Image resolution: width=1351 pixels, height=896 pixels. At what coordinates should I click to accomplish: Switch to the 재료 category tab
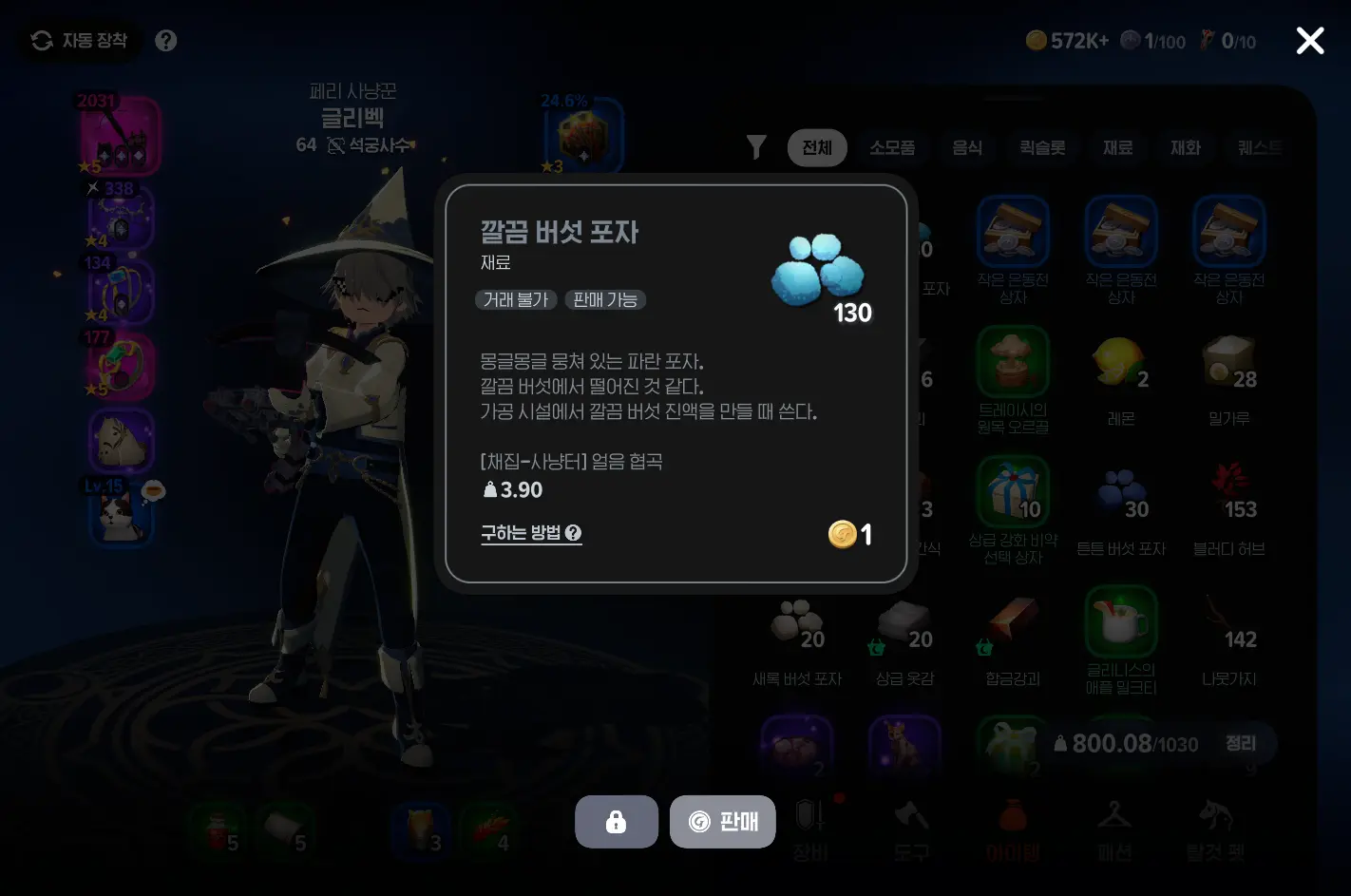pyautogui.click(x=1117, y=147)
